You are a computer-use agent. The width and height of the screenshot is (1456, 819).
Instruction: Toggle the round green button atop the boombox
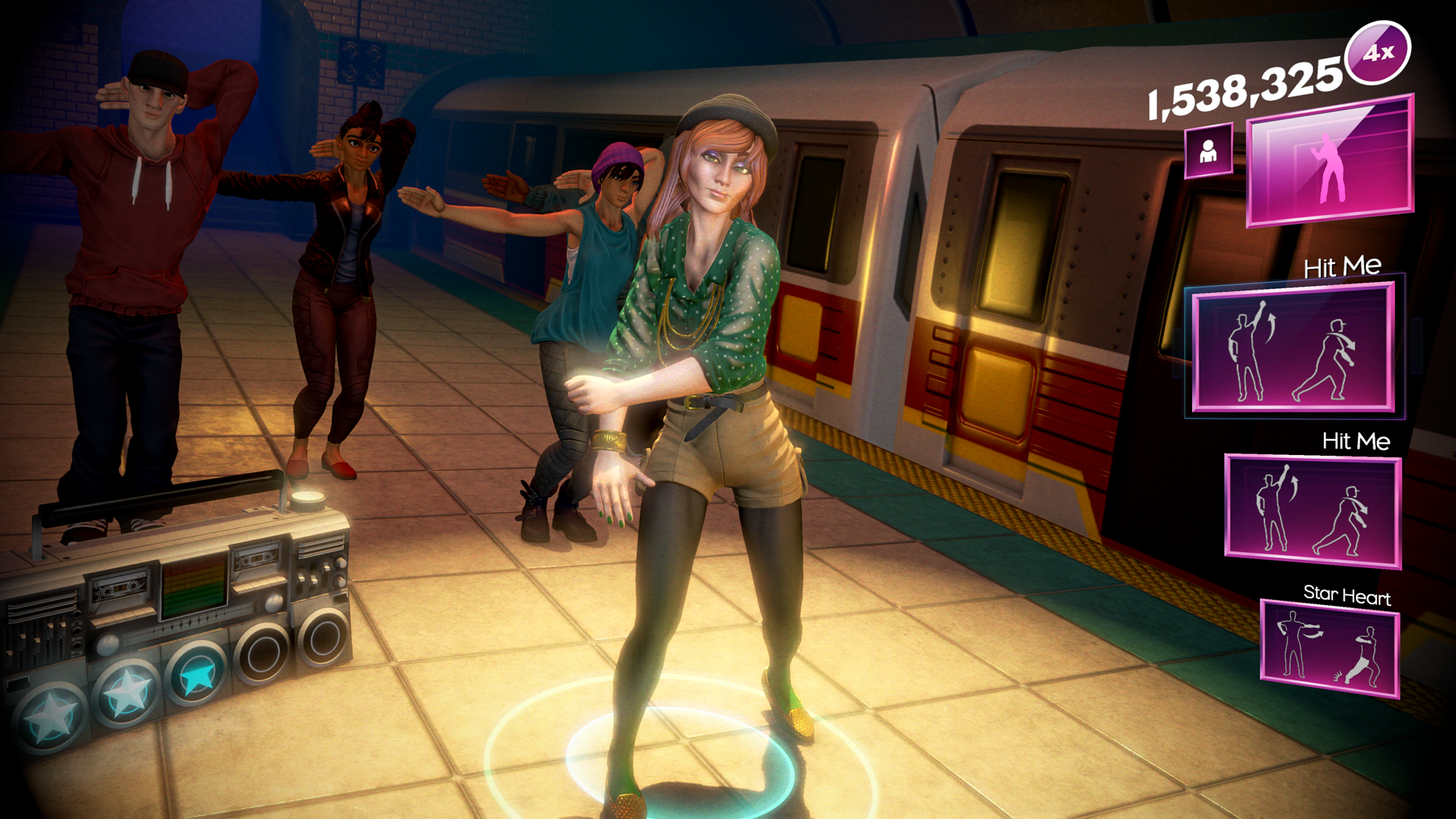[308, 500]
